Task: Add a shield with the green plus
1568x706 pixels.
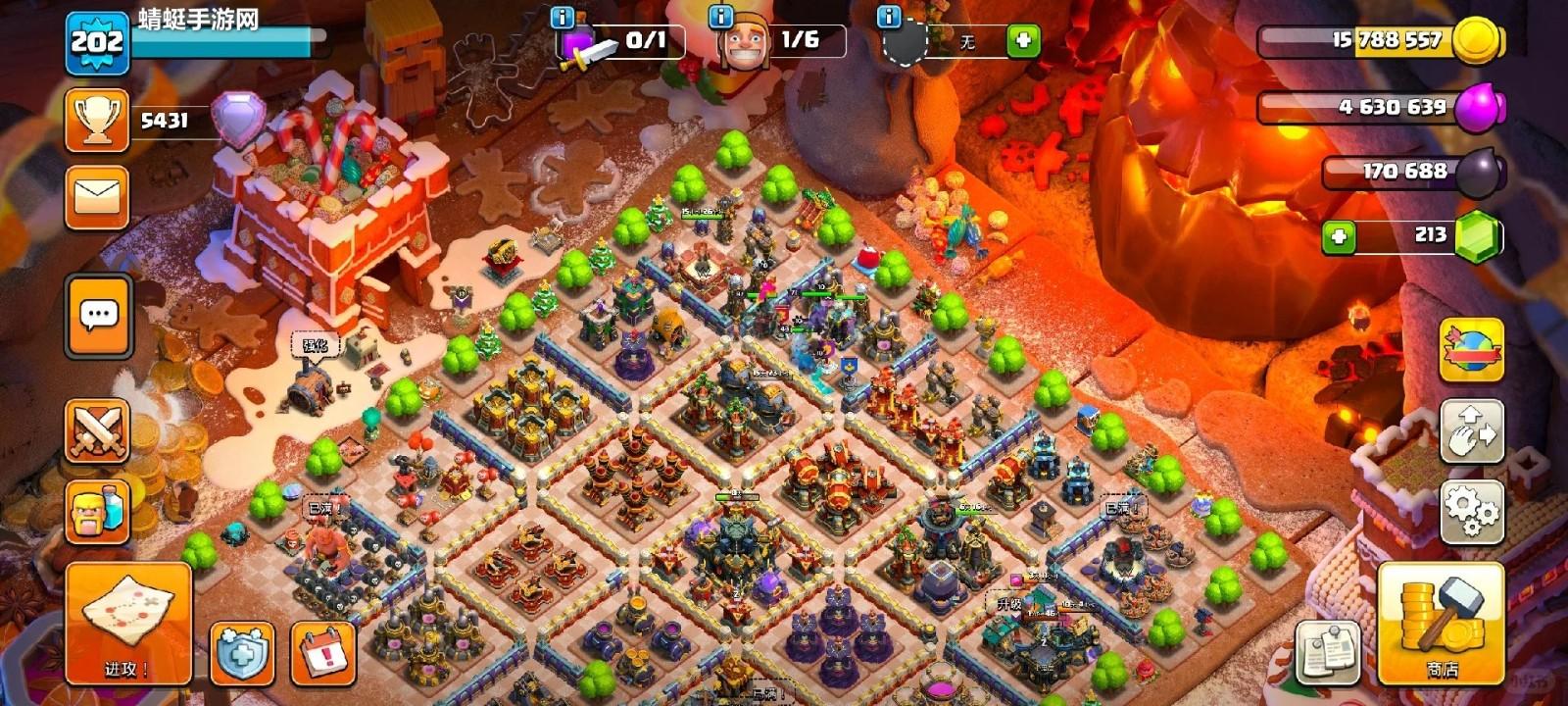Action: [x=1023, y=41]
